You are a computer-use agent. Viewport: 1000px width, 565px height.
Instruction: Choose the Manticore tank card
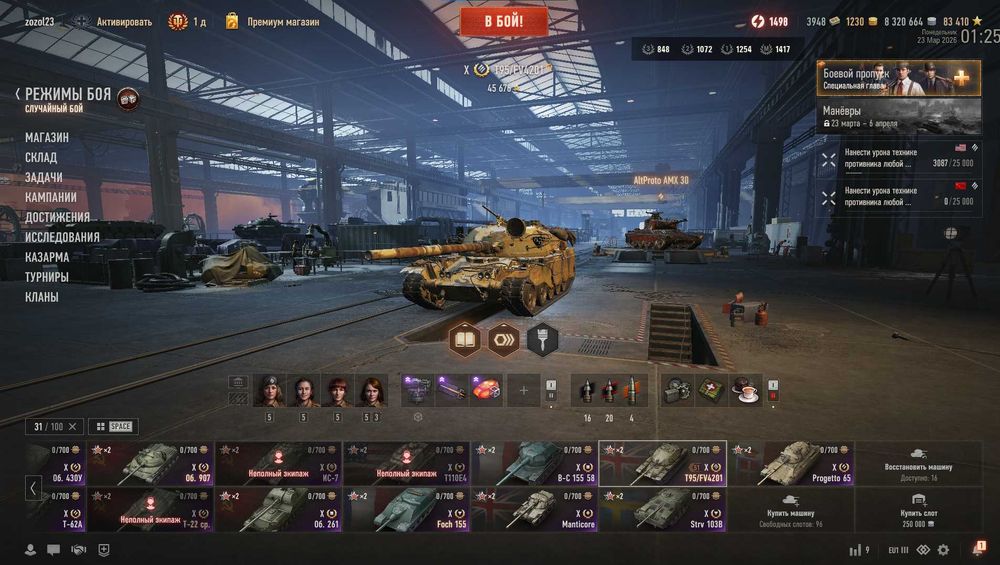pos(534,509)
